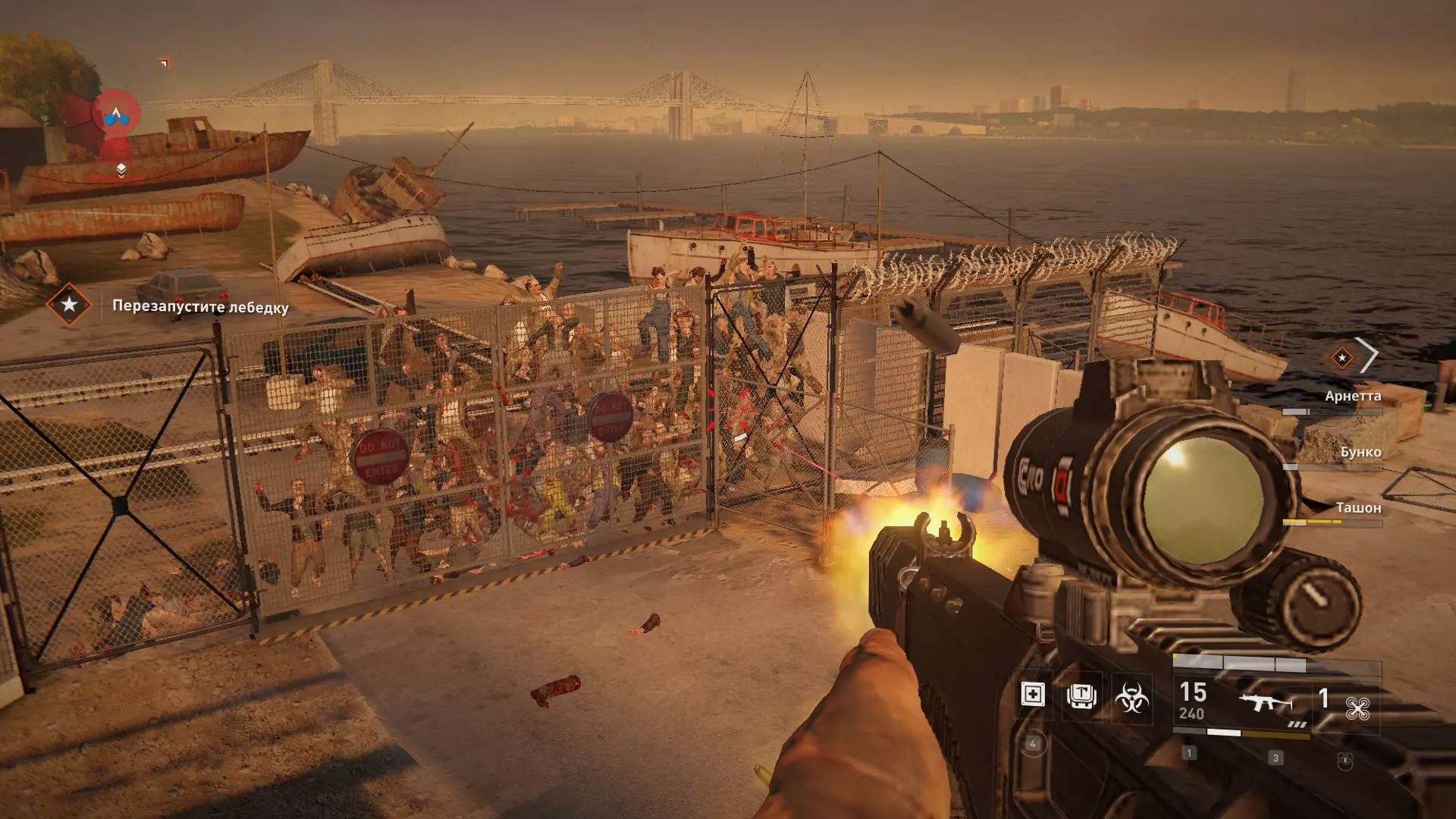Image resolution: width=1456 pixels, height=819 pixels.
Task: Select the medkit slot icon
Action: (x=1032, y=695)
